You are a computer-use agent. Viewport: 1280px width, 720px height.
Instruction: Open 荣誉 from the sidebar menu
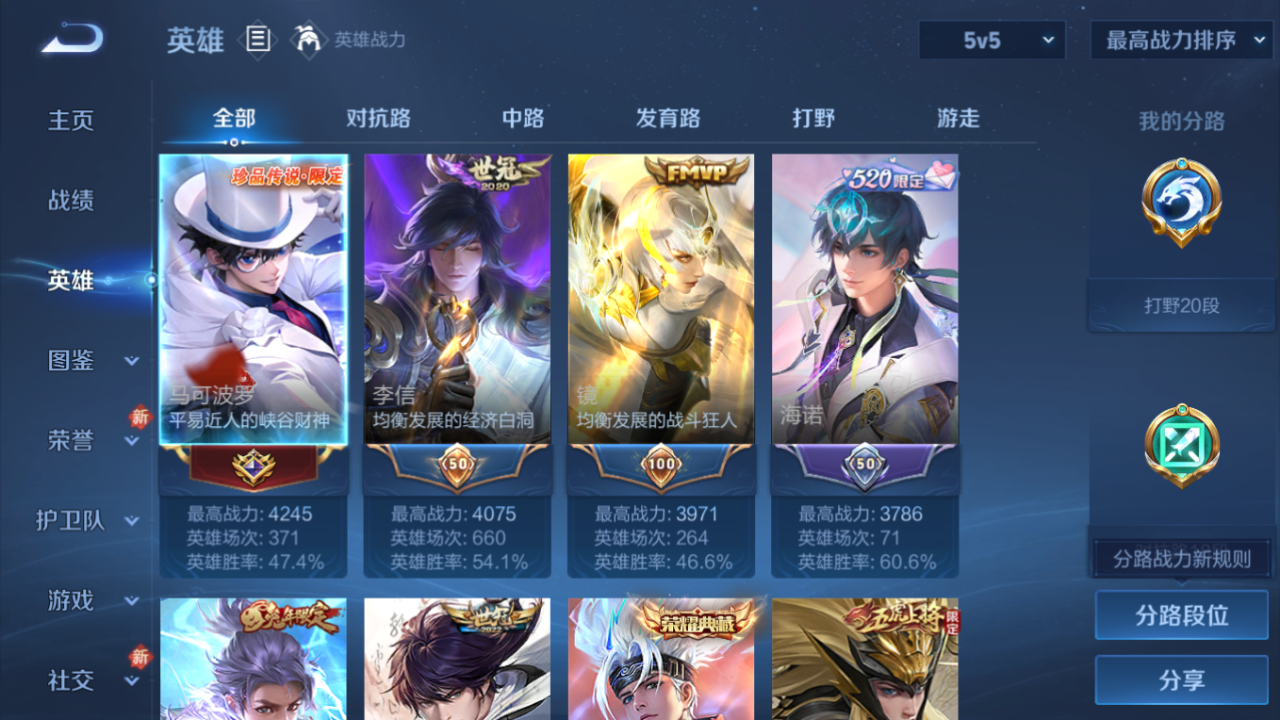(85, 441)
